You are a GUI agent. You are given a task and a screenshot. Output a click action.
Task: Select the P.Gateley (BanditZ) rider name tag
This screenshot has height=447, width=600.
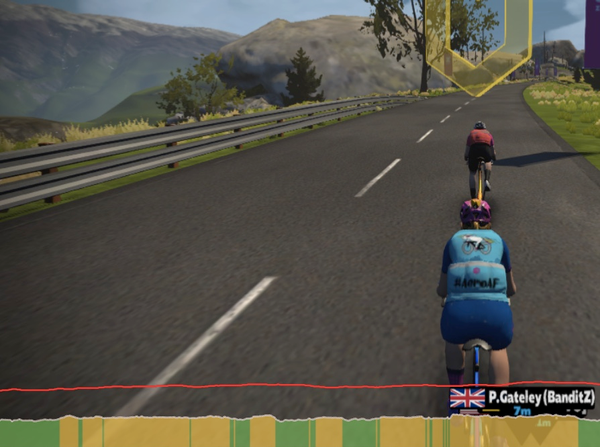pos(523,399)
